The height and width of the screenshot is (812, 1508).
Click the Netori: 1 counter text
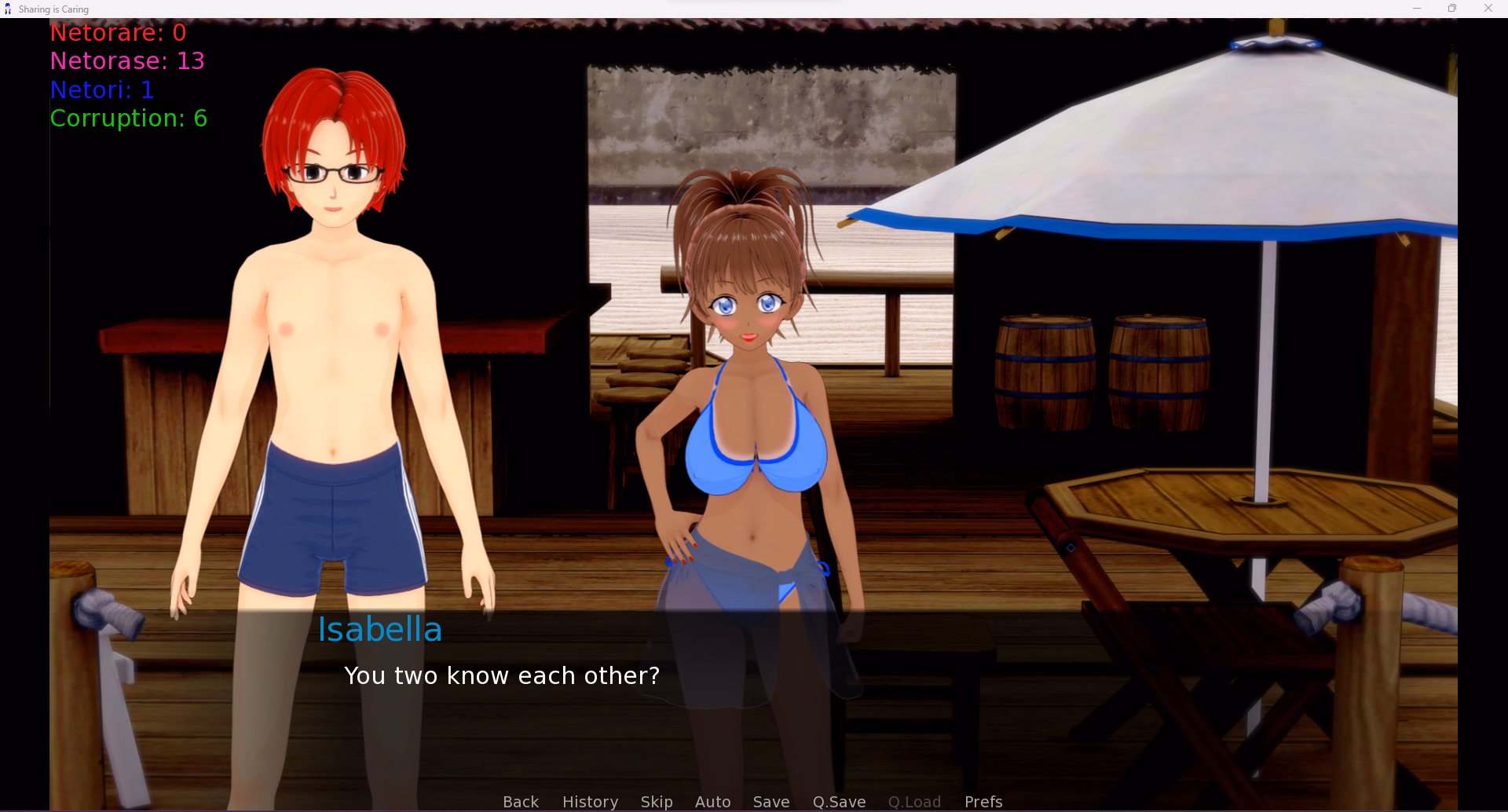102,90
